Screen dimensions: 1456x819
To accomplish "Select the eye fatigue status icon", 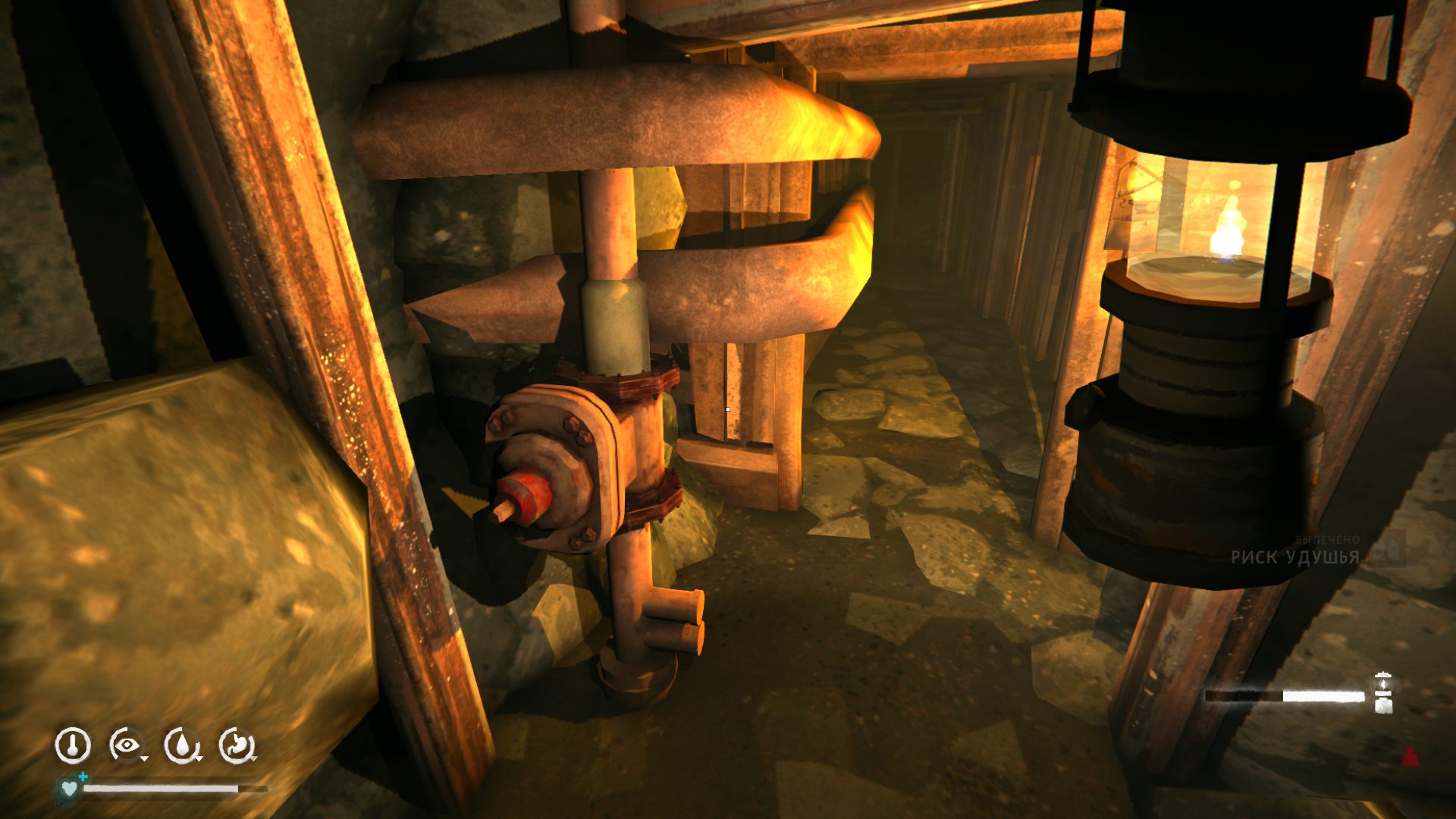I will point(126,745).
